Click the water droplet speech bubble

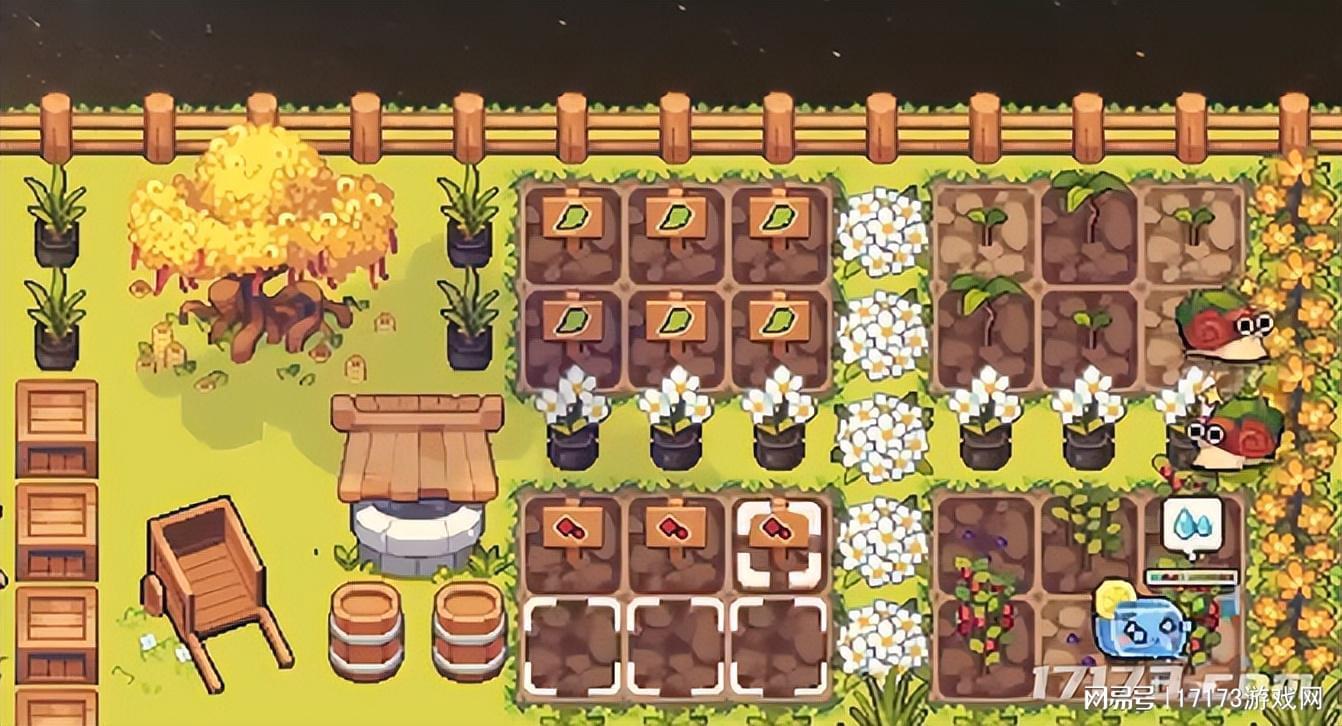[x=1191, y=525]
